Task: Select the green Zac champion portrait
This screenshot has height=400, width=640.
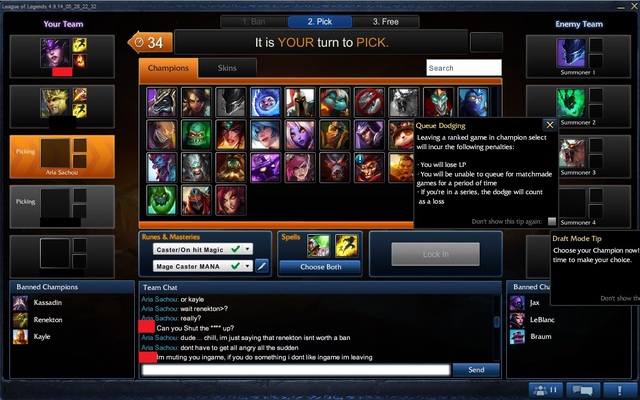Action: [x=163, y=198]
